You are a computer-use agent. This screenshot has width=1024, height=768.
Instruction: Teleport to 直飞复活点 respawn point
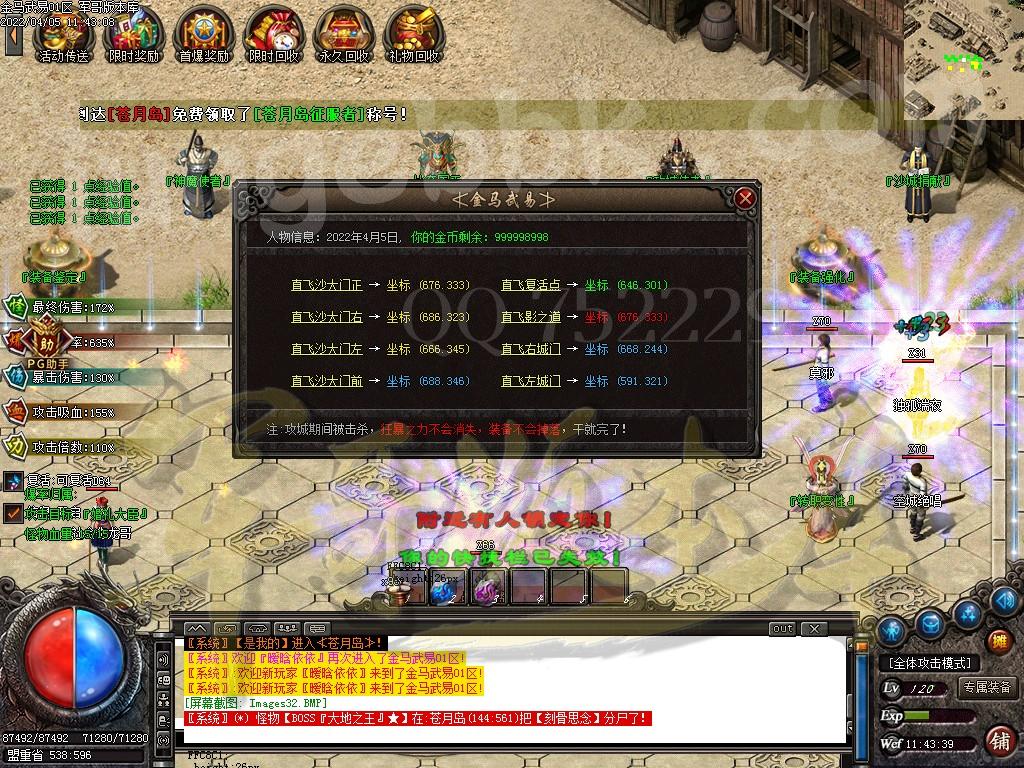coord(531,285)
